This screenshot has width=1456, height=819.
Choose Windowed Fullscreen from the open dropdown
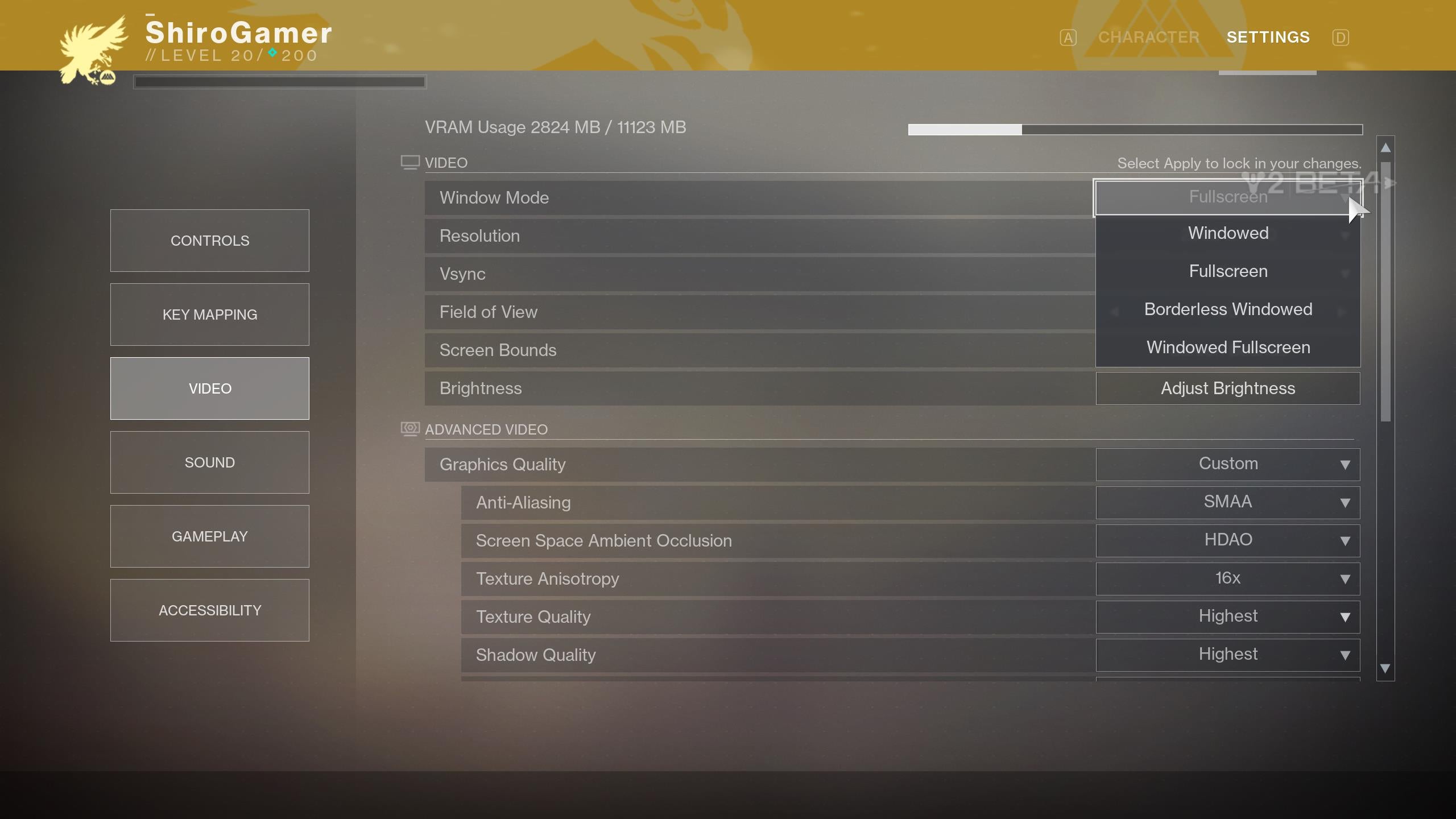click(x=1227, y=347)
